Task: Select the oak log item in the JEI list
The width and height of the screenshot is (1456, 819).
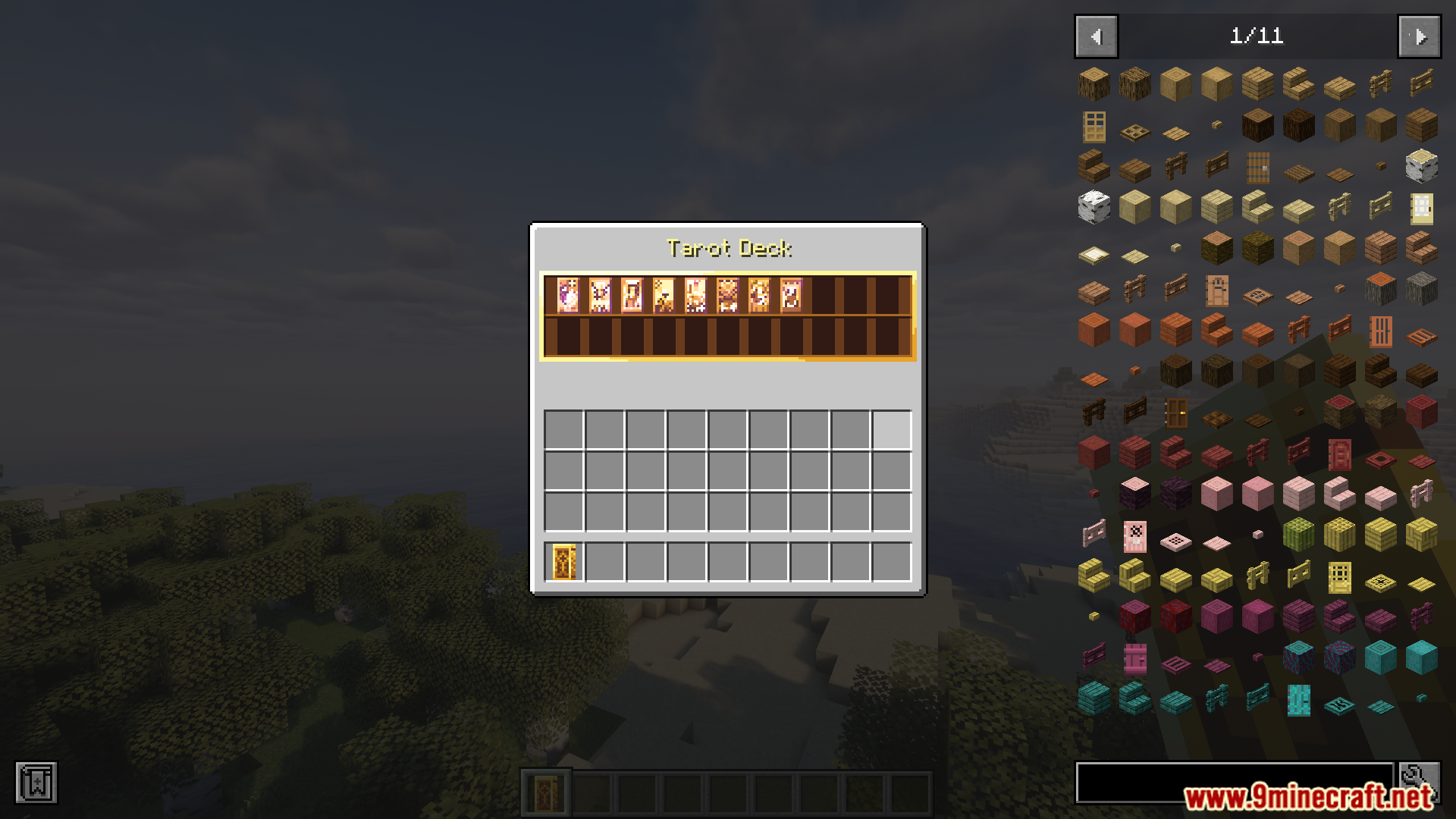Action: [x=1095, y=84]
